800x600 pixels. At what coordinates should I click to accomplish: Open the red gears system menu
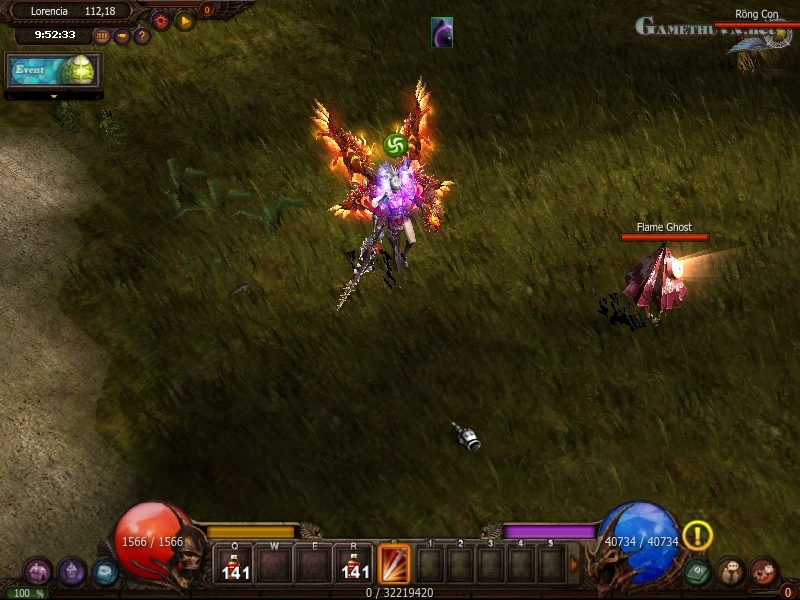click(764, 572)
